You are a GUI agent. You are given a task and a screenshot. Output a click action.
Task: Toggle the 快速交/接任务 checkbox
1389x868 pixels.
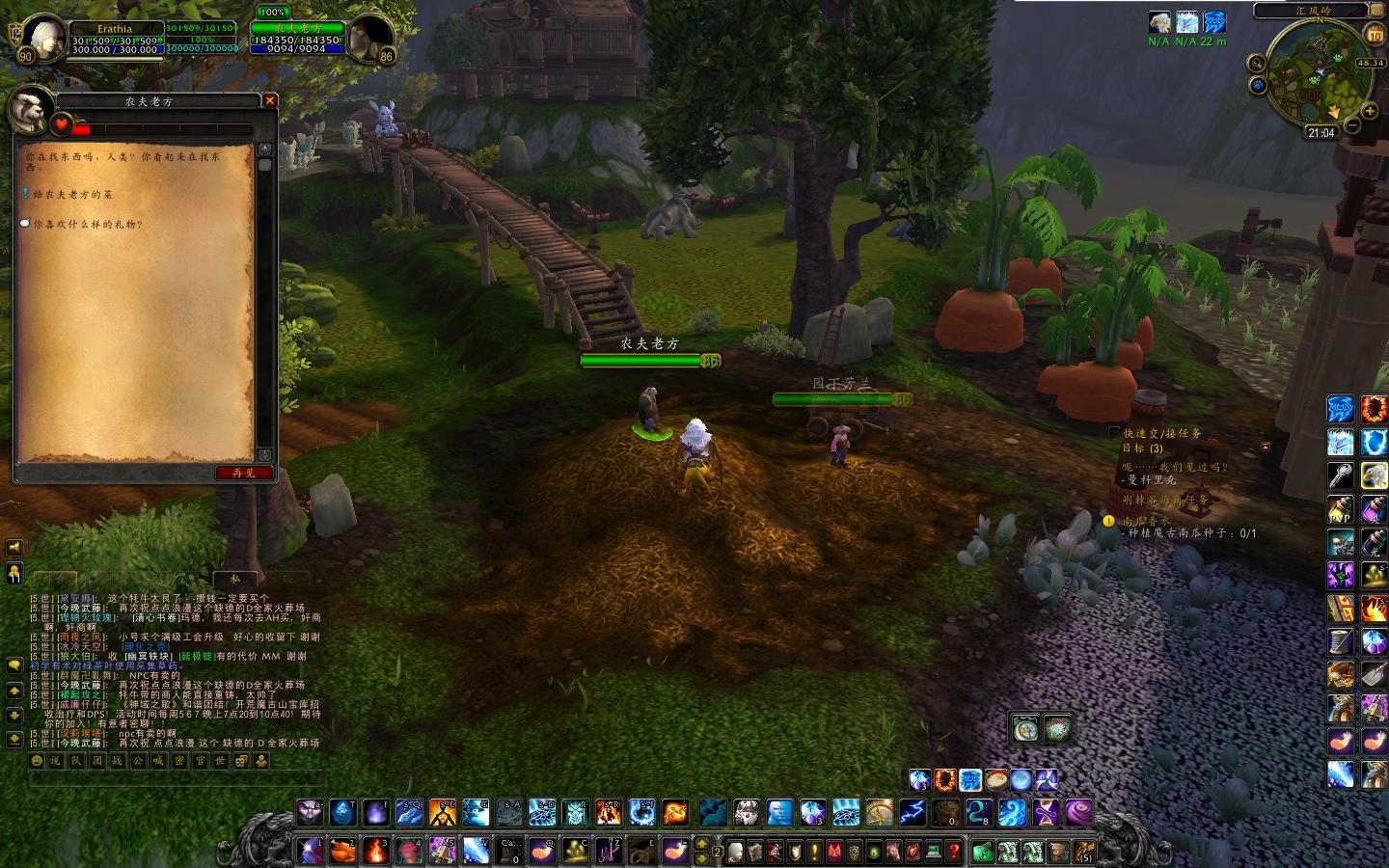(1115, 433)
